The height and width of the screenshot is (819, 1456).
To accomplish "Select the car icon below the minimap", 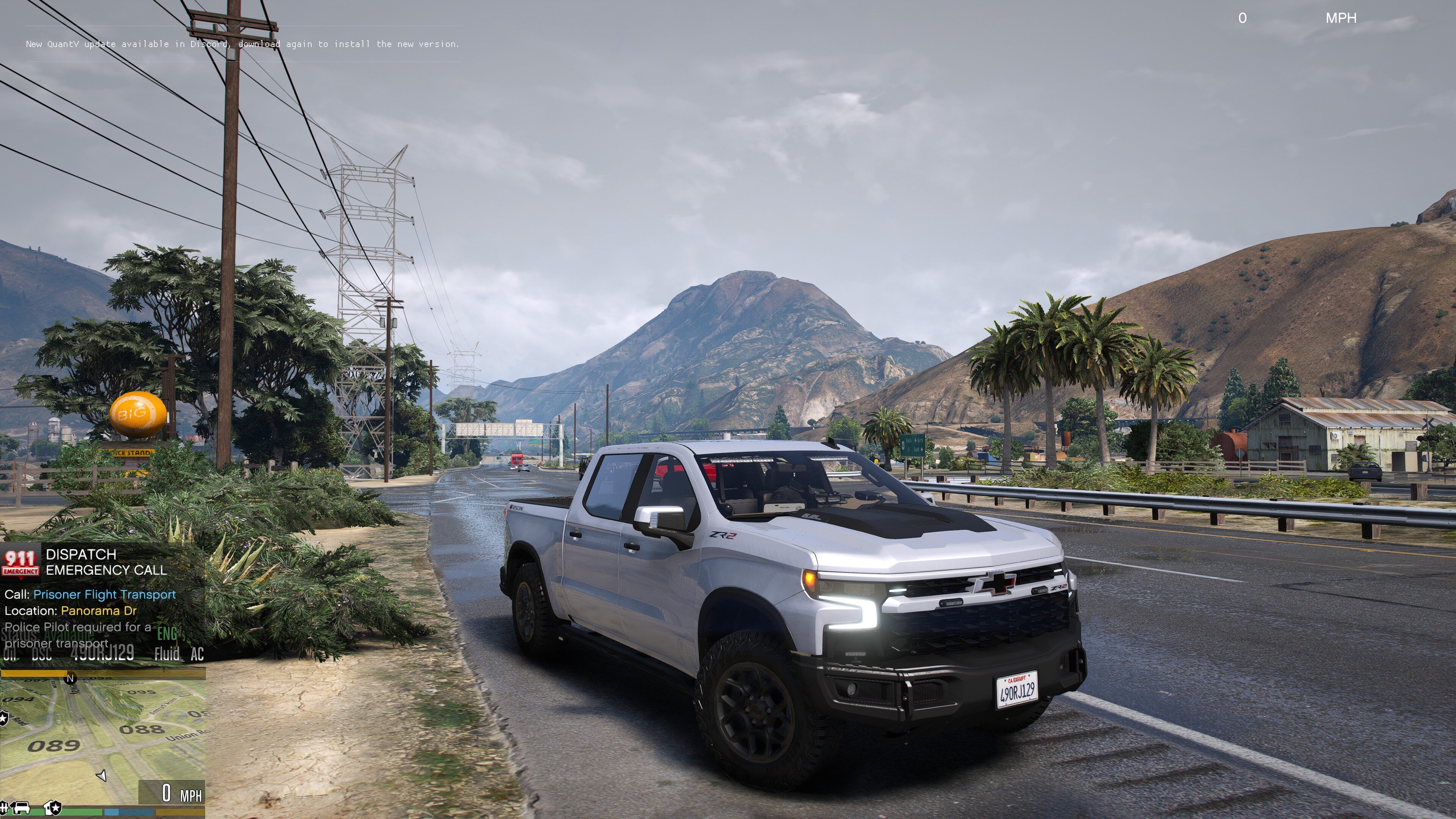I will coord(22,807).
